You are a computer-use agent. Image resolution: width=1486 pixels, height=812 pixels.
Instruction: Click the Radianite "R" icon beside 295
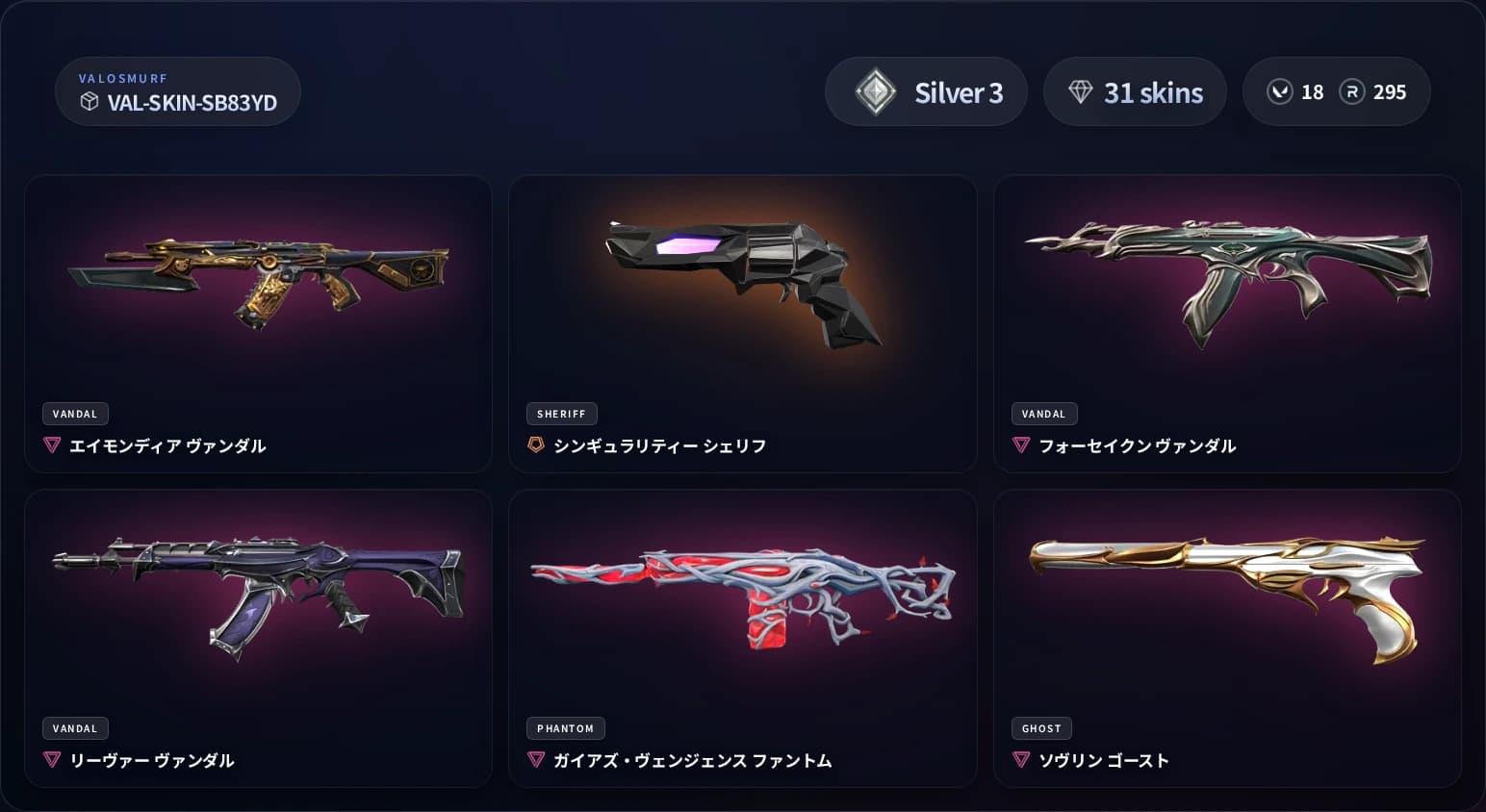(x=1353, y=91)
